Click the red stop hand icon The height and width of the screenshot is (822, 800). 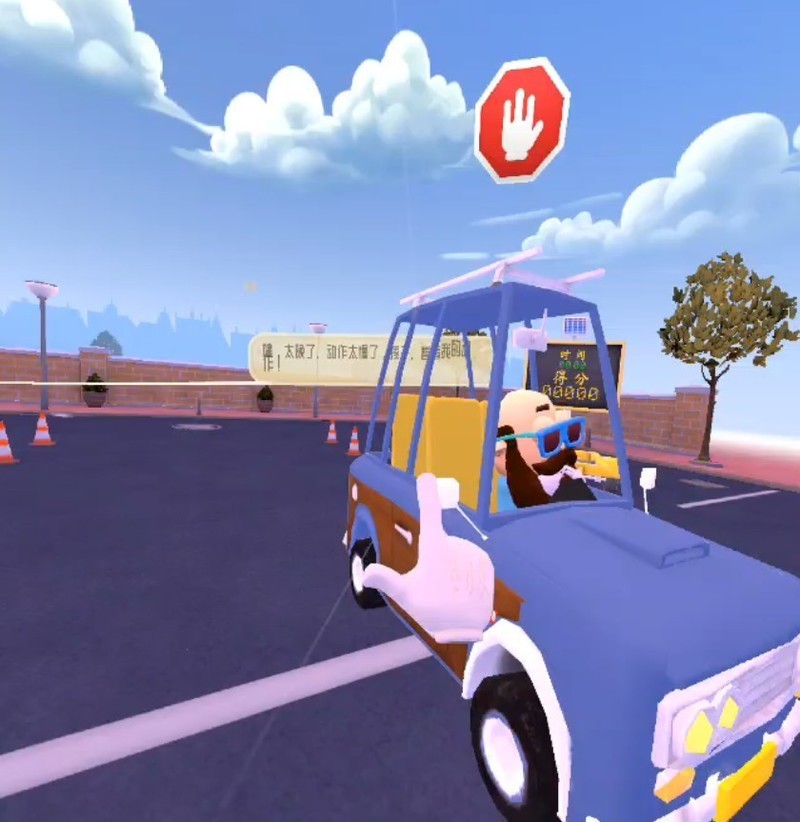coord(521,121)
